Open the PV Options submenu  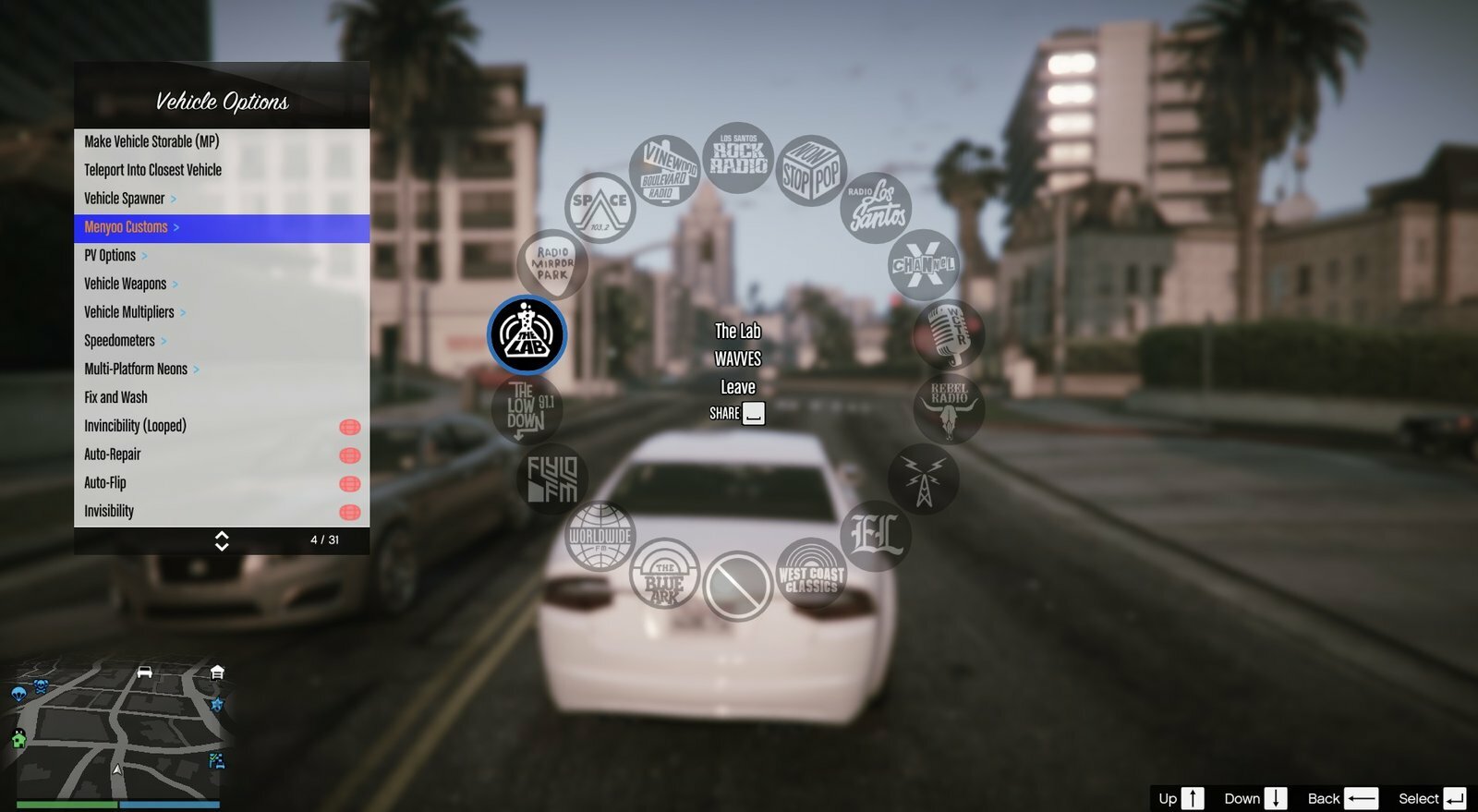click(110, 256)
